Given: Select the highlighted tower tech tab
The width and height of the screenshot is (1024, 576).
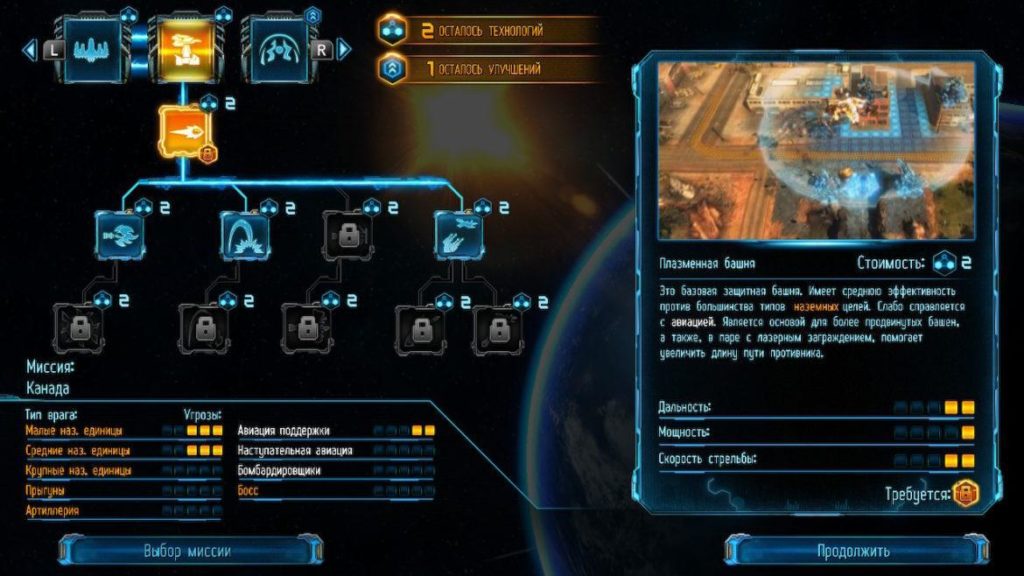Looking at the screenshot, I should tap(183, 46).
